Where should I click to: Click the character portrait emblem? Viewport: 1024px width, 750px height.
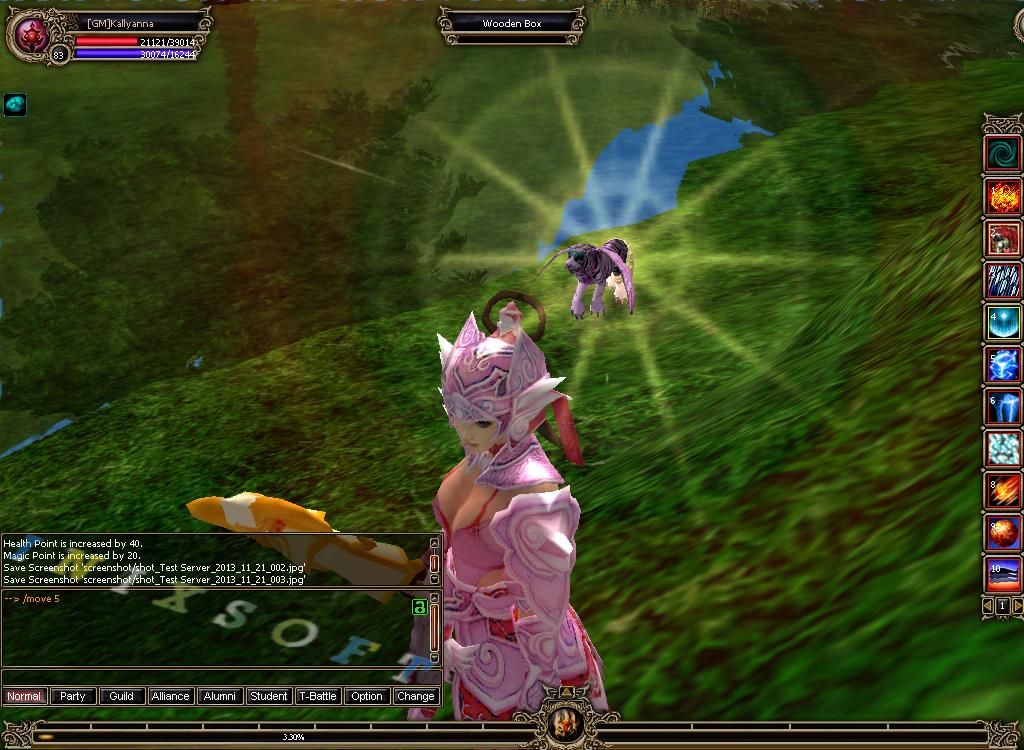tap(28, 35)
